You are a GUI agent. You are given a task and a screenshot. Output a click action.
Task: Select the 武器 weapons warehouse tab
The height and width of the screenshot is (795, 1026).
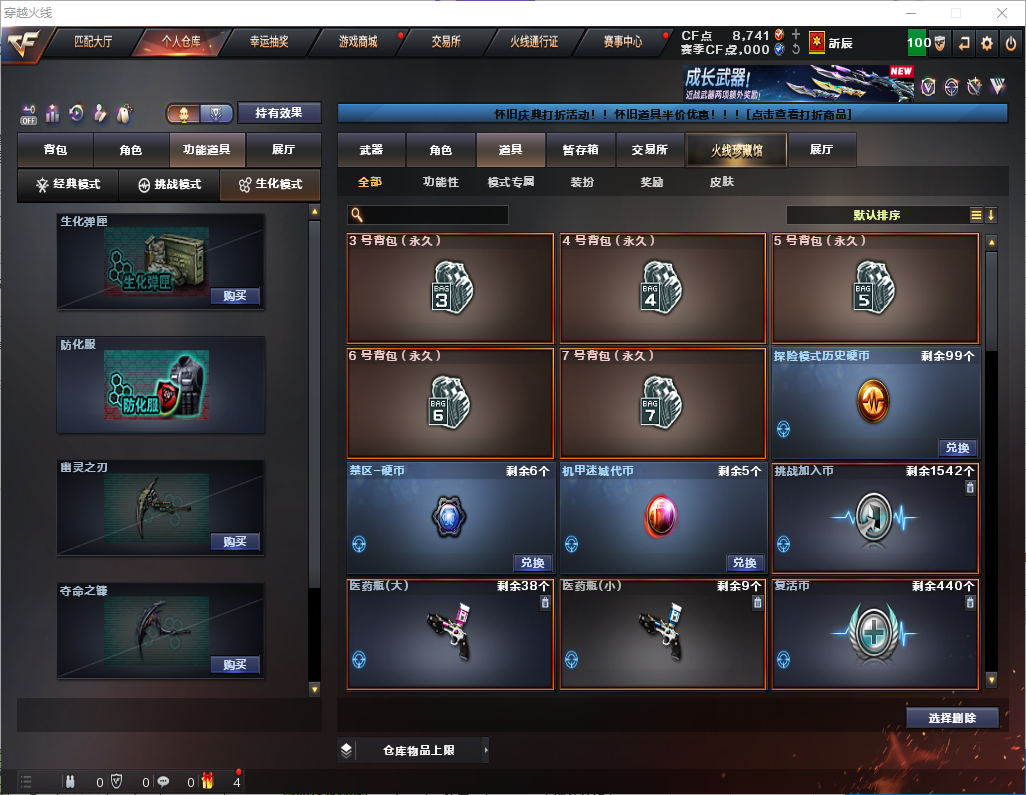click(x=371, y=150)
